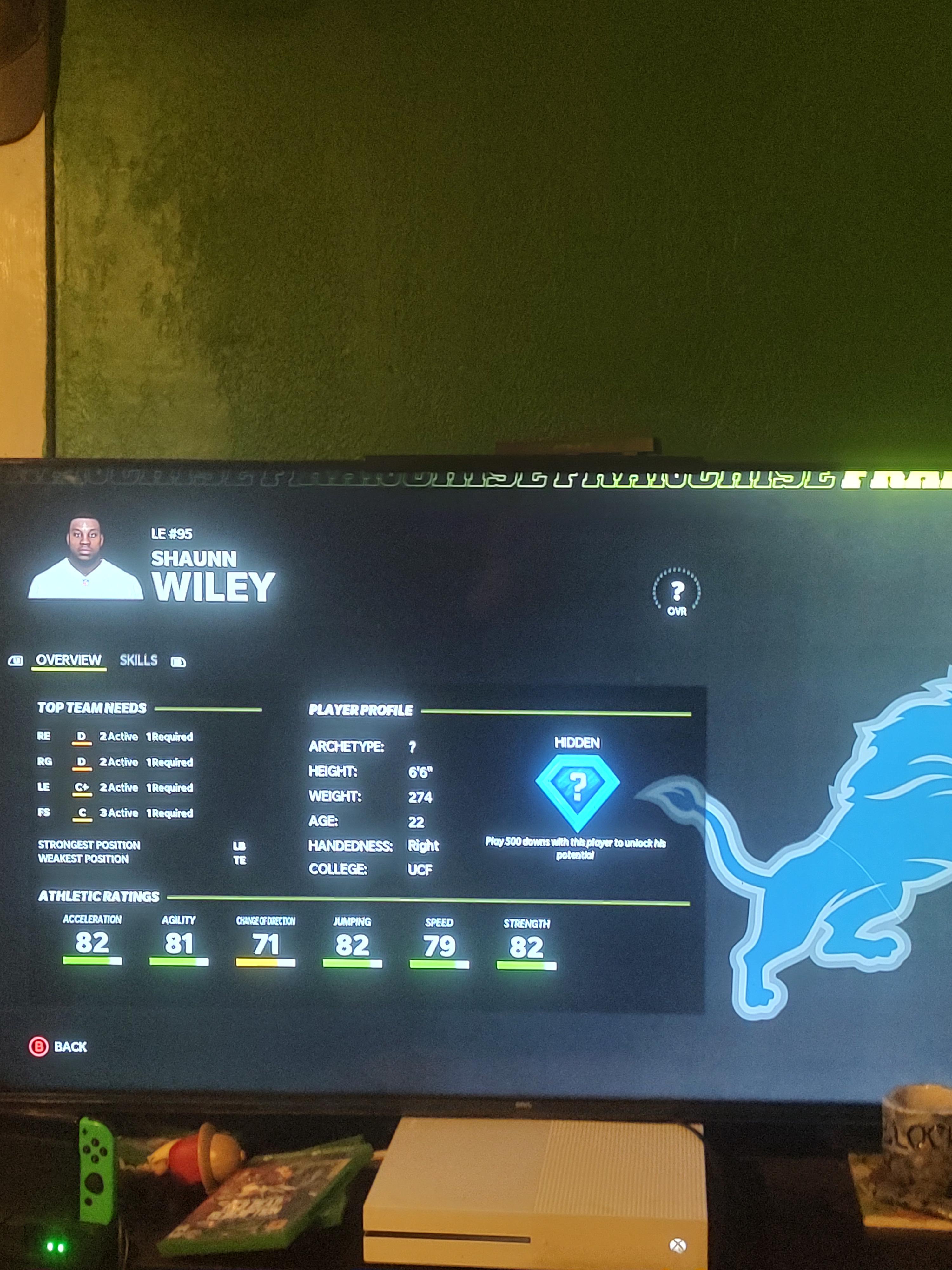This screenshot has height=1270, width=952.
Task: Click the Strength rating bar
Action: tap(526, 965)
